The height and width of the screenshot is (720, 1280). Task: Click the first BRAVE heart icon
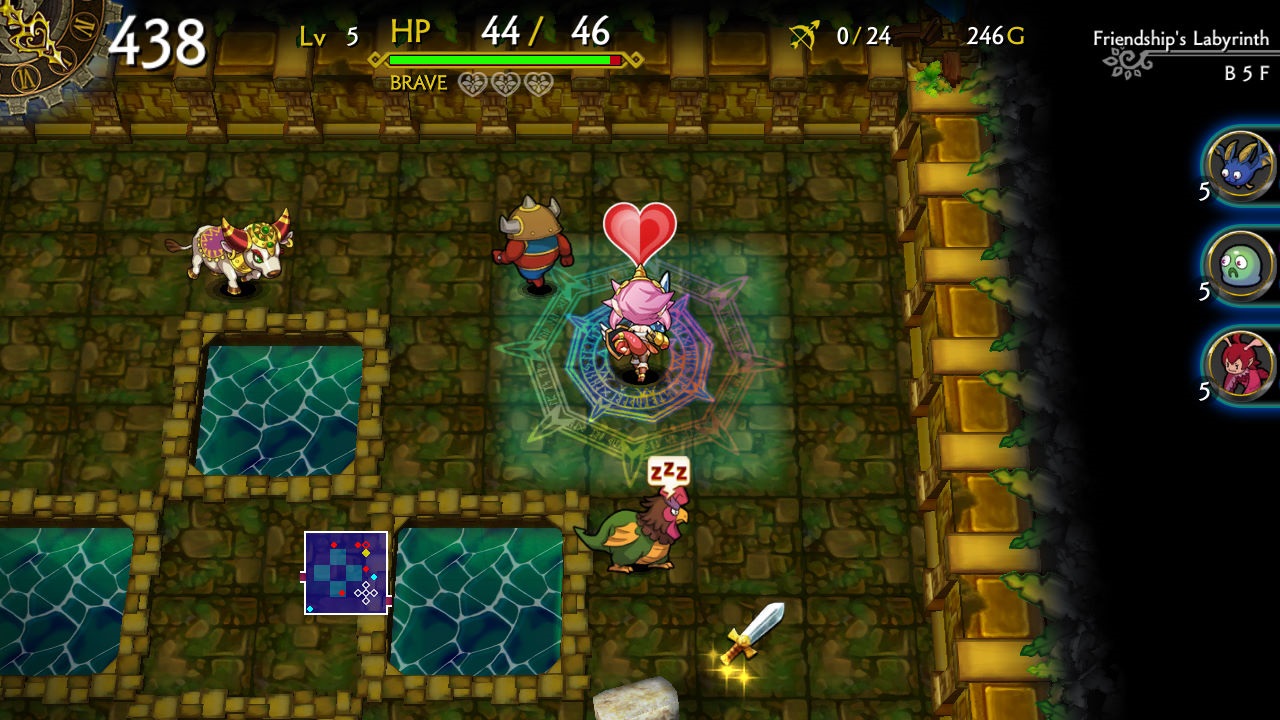pos(470,85)
